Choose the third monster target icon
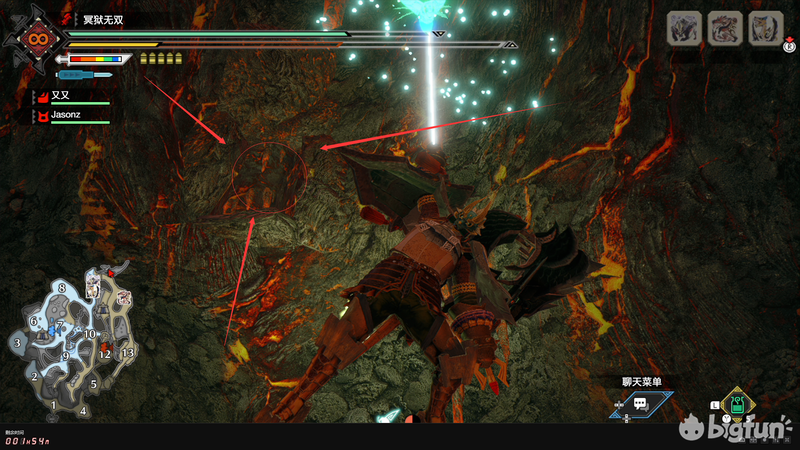Viewport: 800px width, 450px height. [x=765, y=28]
